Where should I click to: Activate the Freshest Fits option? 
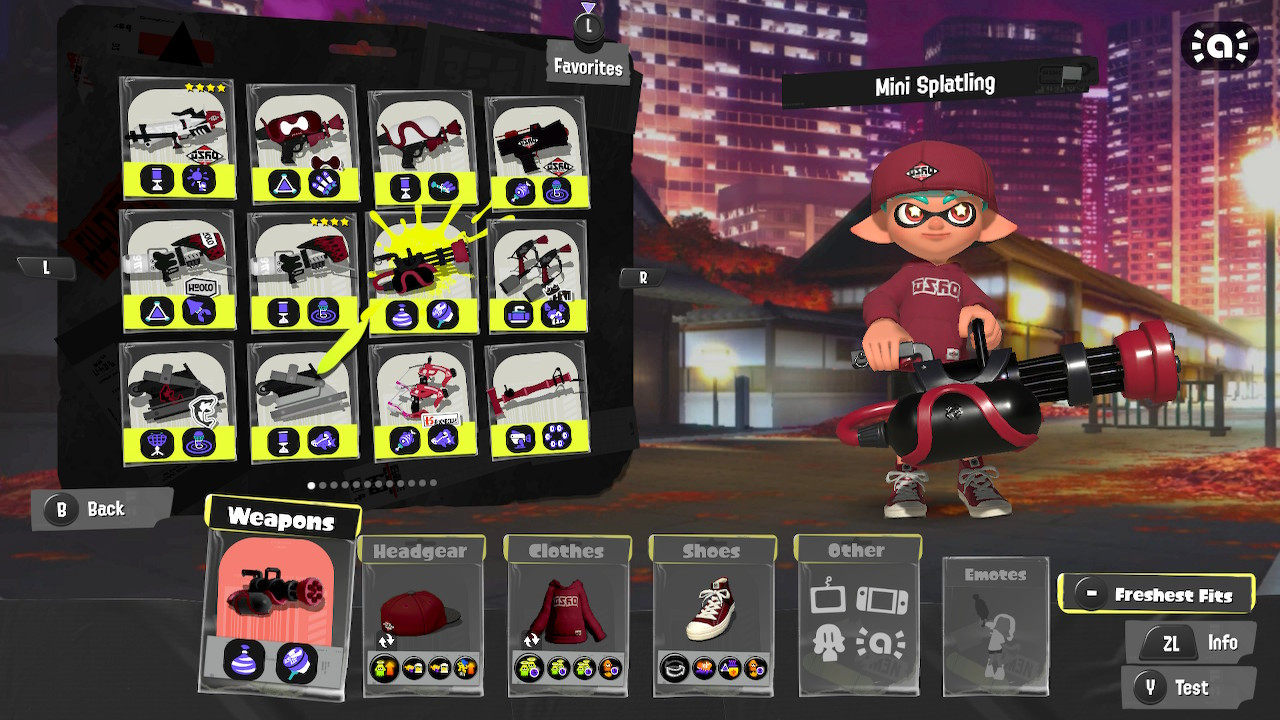pos(1157,593)
